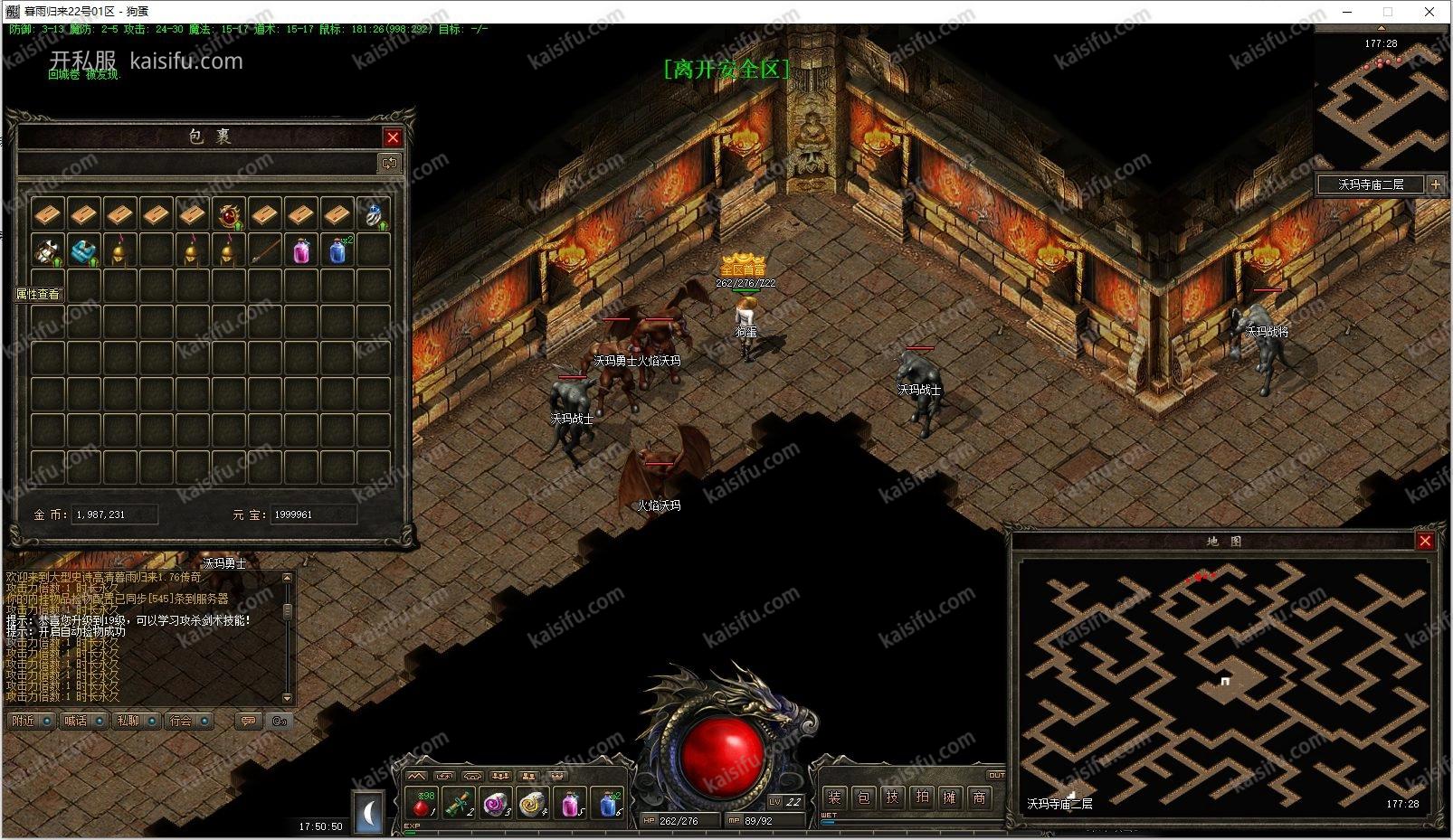Open the auction with 拍 button
Image resolution: width=1453 pixels, height=840 pixels.
click(921, 798)
